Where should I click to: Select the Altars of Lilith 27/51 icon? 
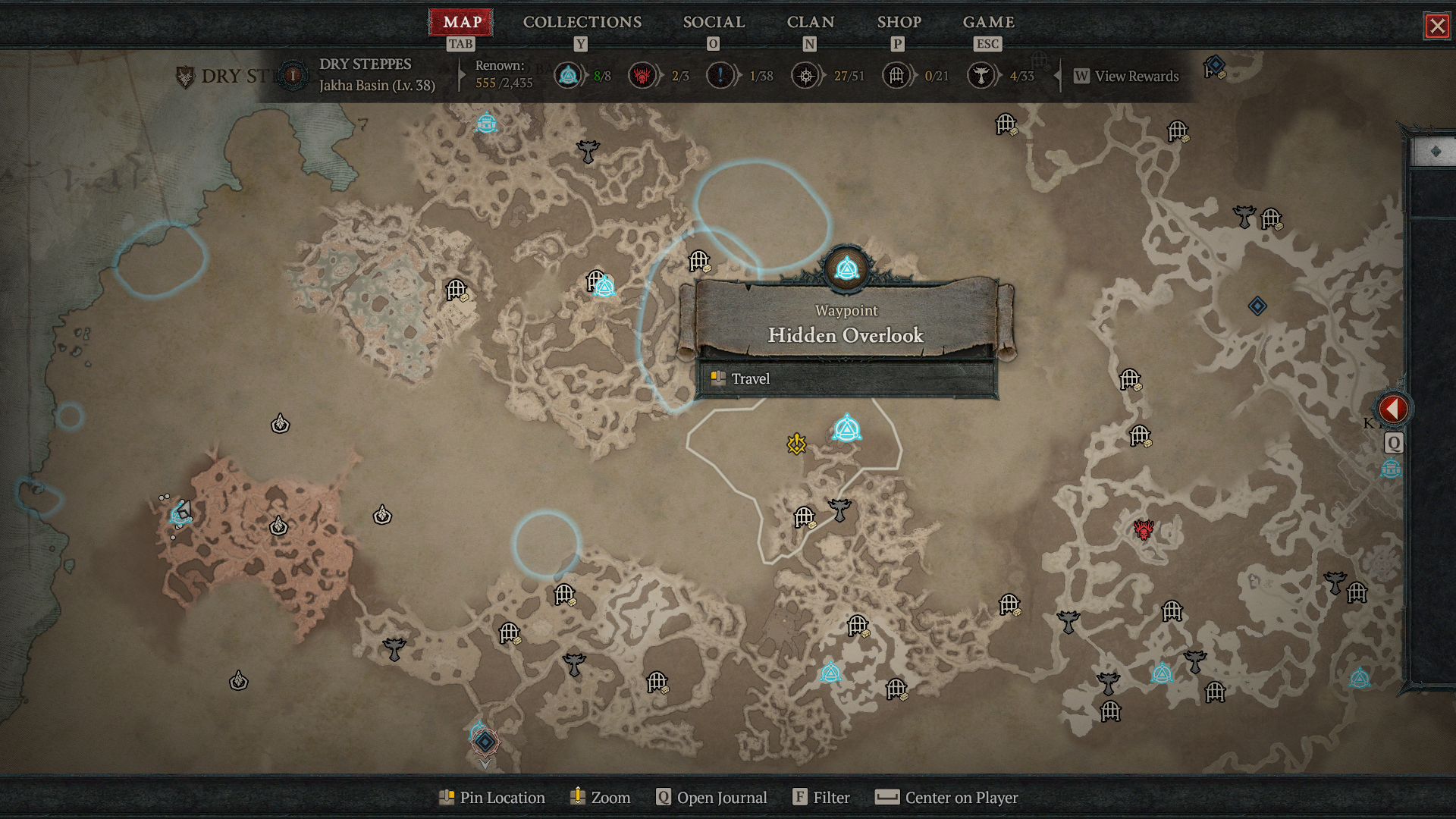805,76
